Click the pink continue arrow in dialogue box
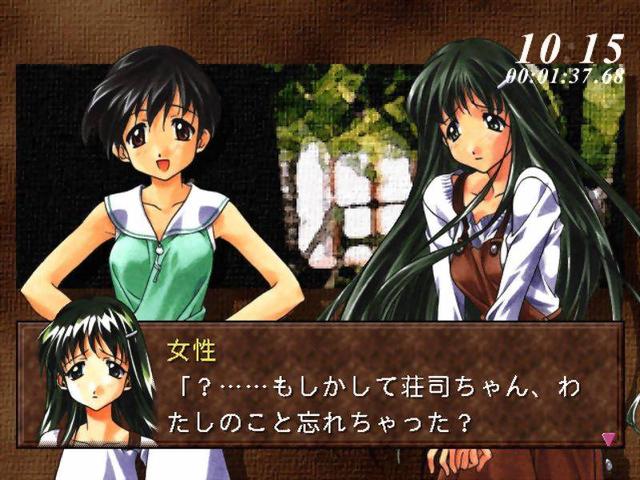The height and width of the screenshot is (480, 640). [608, 437]
